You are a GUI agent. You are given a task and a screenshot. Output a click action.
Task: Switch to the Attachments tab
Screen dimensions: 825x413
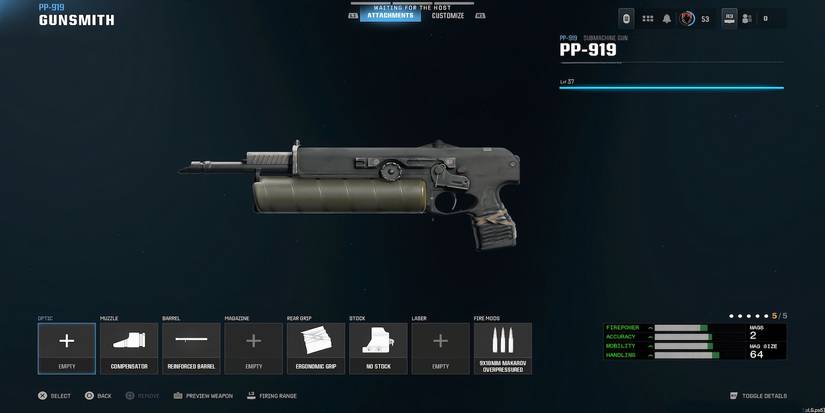[x=389, y=16]
